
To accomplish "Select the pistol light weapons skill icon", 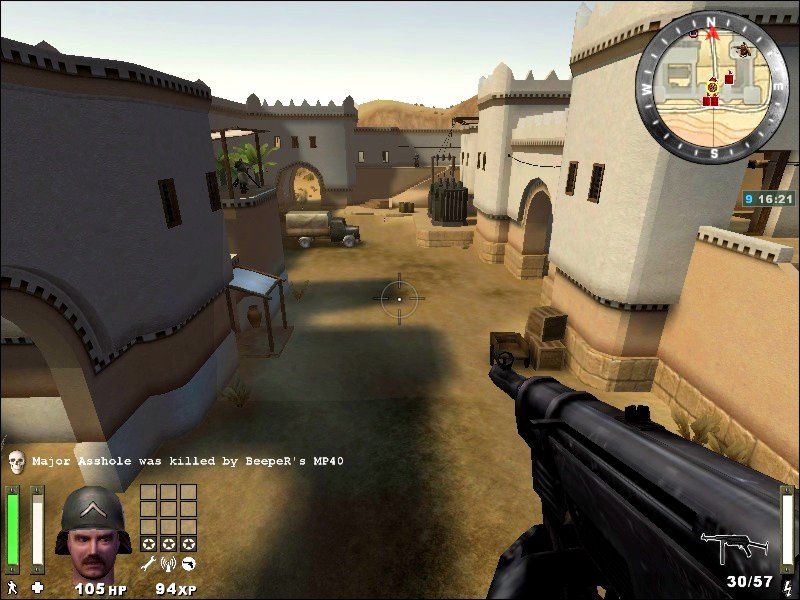I will click(187, 566).
